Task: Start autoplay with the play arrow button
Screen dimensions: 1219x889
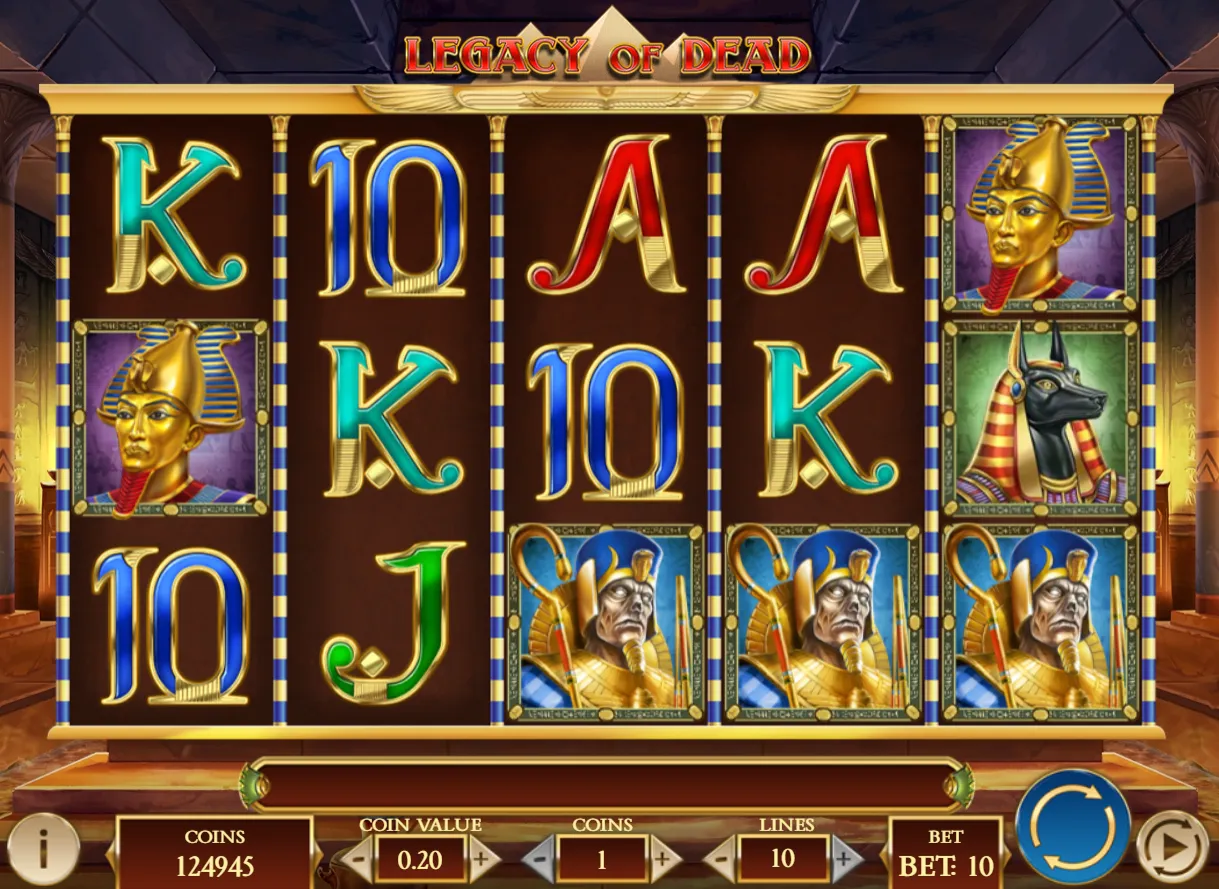Action: pyautogui.click(x=1171, y=848)
